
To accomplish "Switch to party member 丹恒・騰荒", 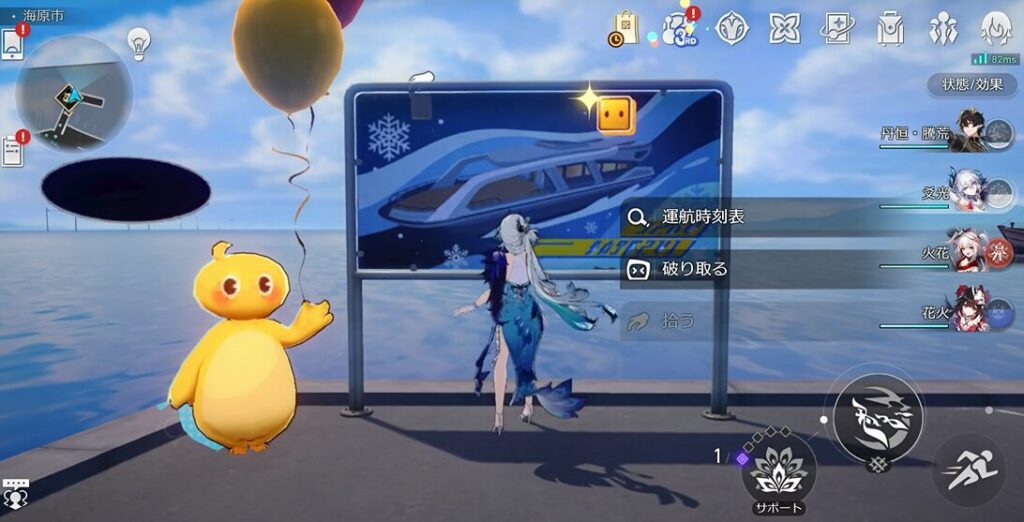I will pos(968,132).
